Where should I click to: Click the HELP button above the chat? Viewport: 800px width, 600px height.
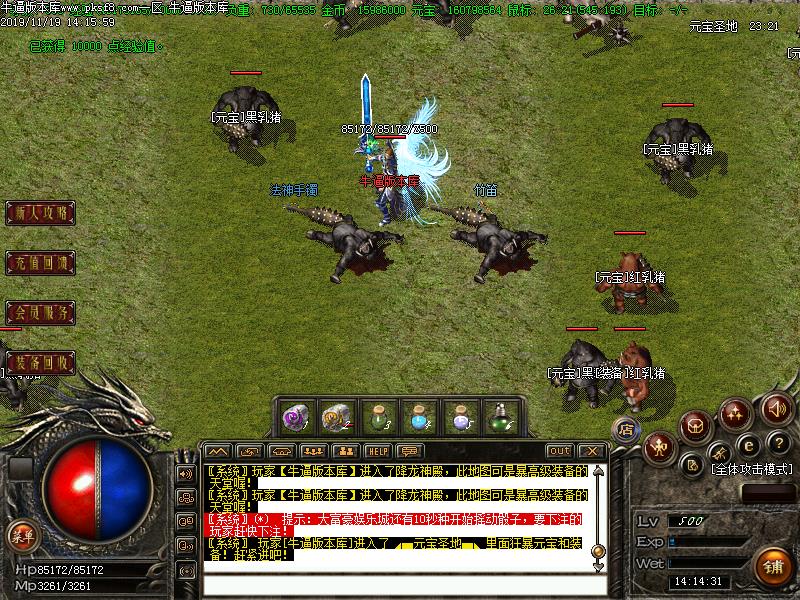(x=377, y=451)
